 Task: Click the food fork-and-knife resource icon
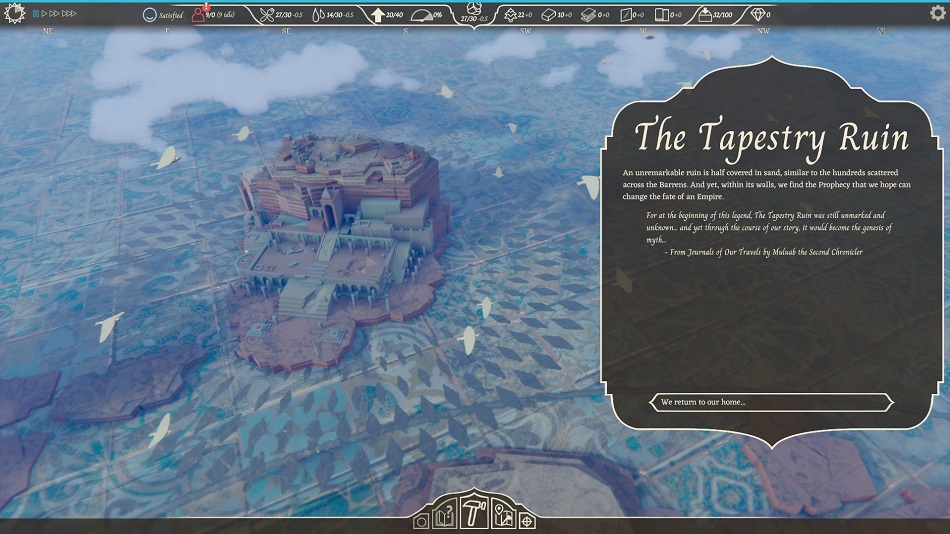click(x=267, y=15)
